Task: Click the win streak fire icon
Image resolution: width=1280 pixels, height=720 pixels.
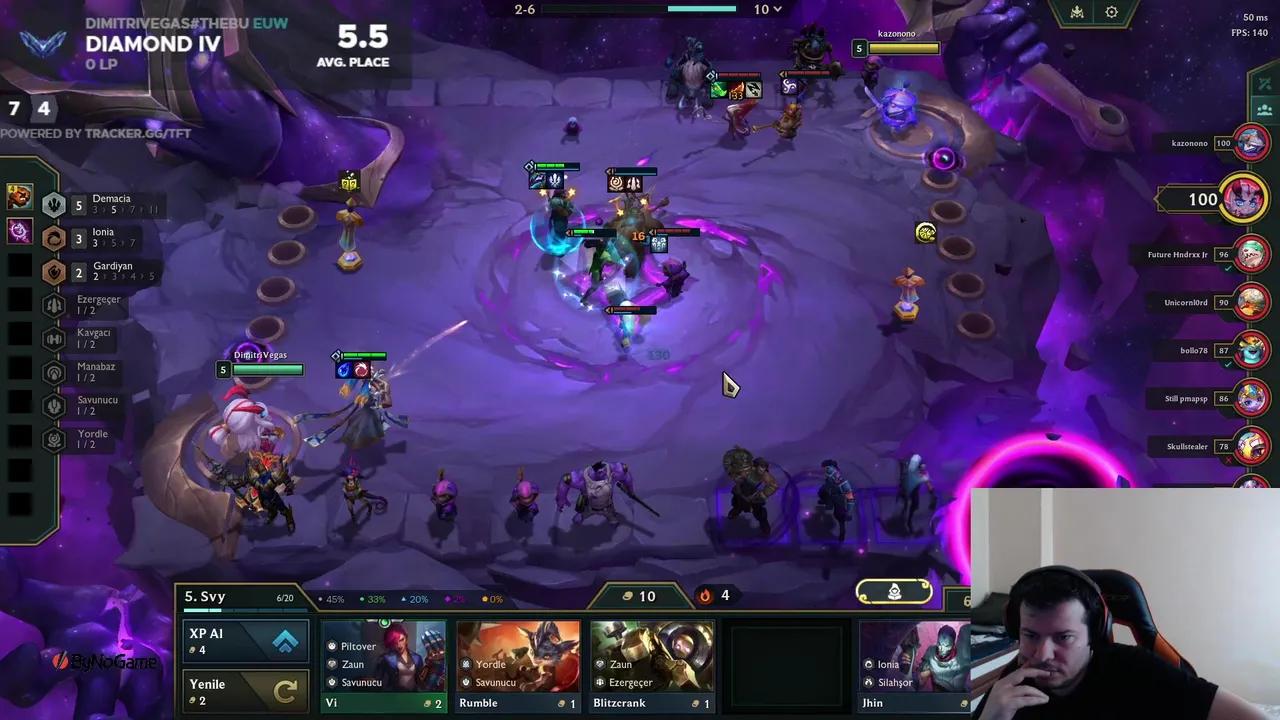Action: [705, 596]
